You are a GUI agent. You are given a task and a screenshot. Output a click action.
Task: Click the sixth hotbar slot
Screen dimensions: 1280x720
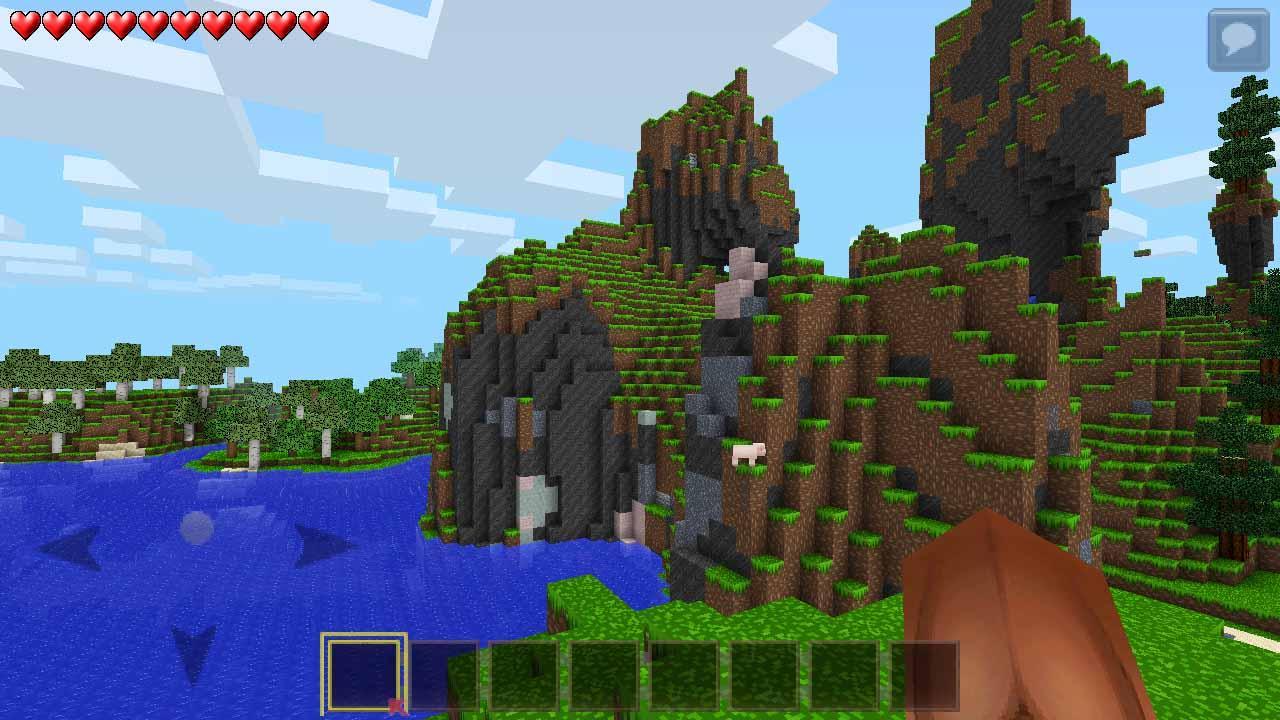point(765,675)
